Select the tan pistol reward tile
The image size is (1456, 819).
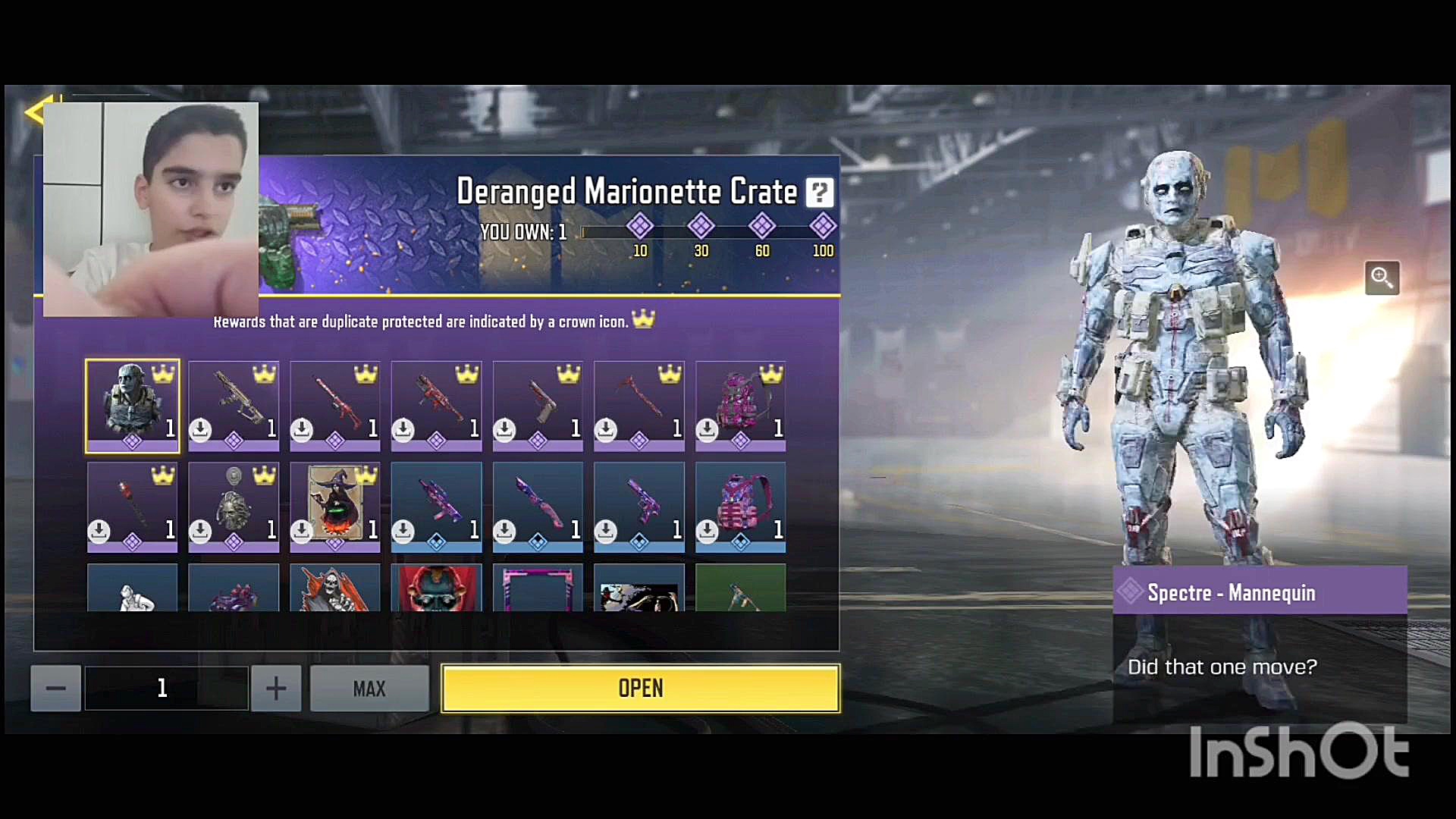click(538, 406)
